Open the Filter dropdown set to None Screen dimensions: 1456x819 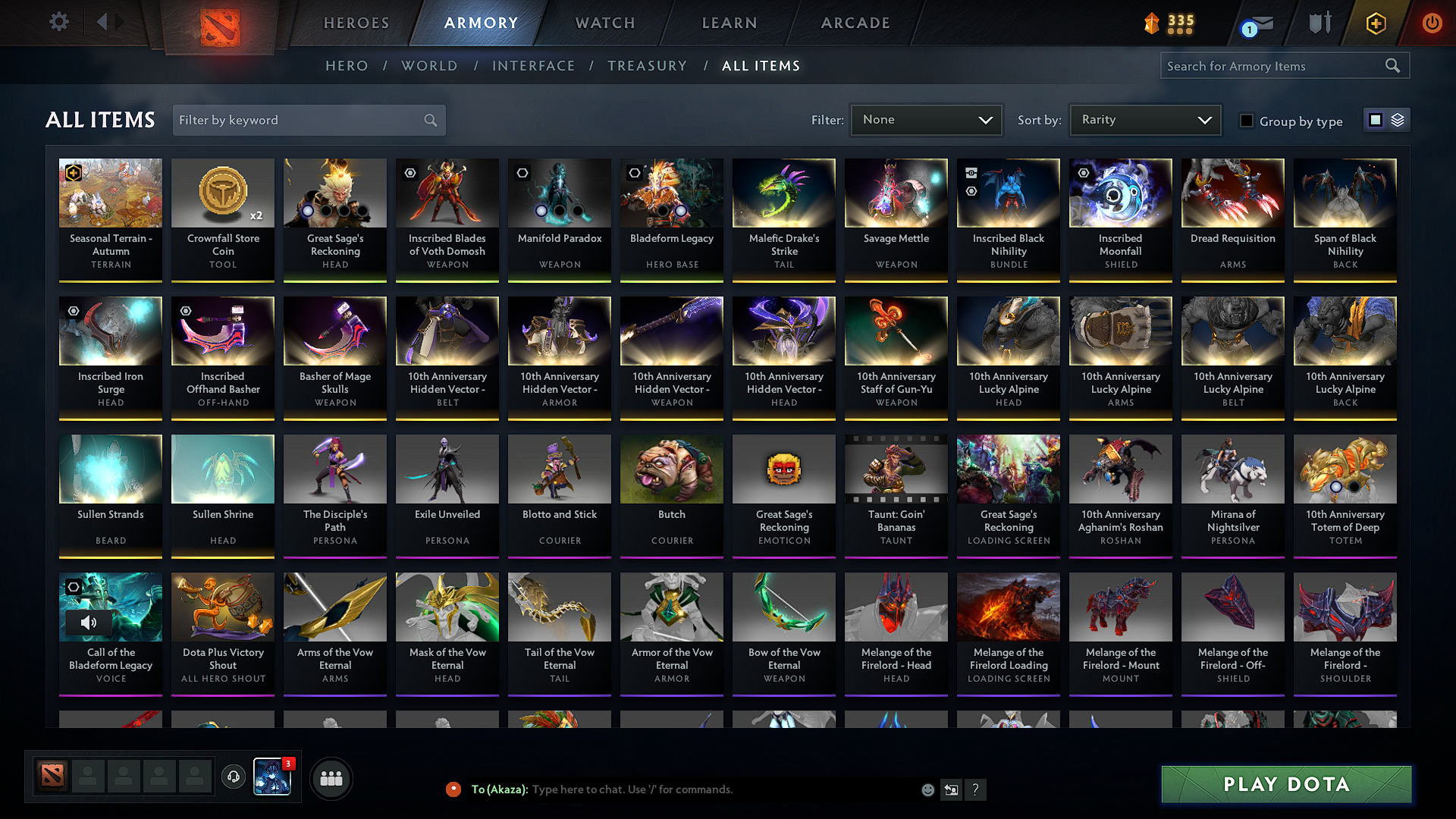[926, 119]
